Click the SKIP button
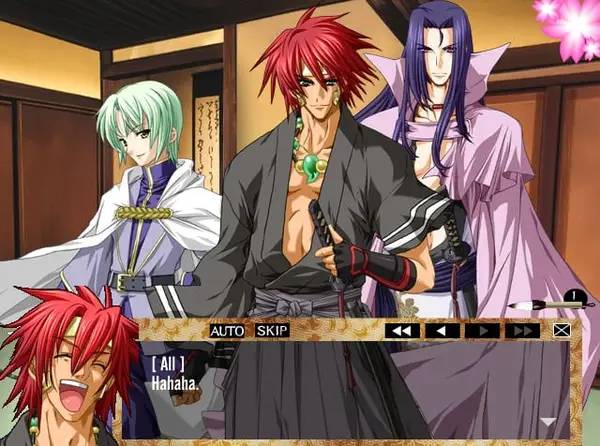The image size is (600, 446). [x=271, y=330]
